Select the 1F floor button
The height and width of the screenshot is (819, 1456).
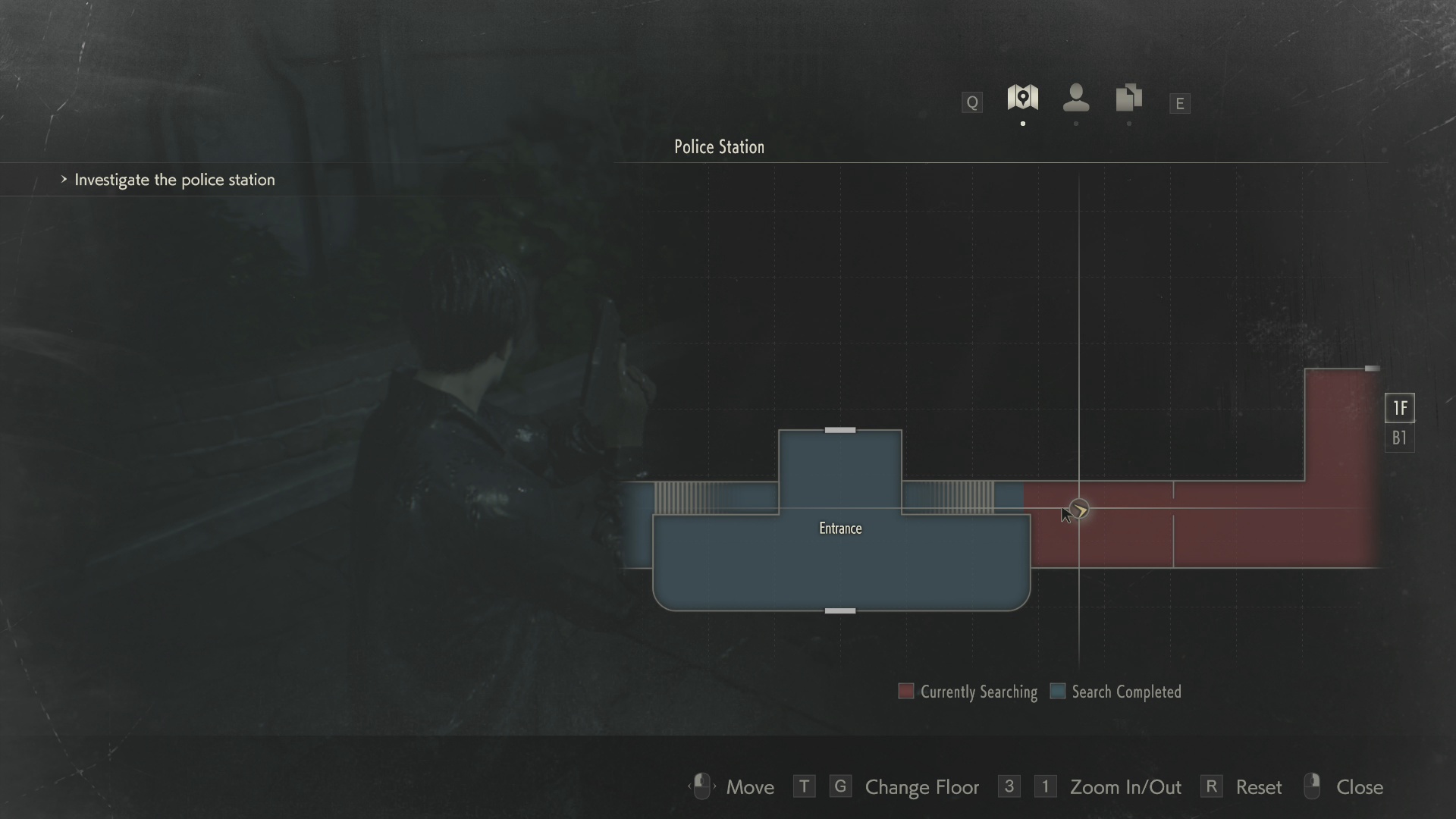(1399, 408)
